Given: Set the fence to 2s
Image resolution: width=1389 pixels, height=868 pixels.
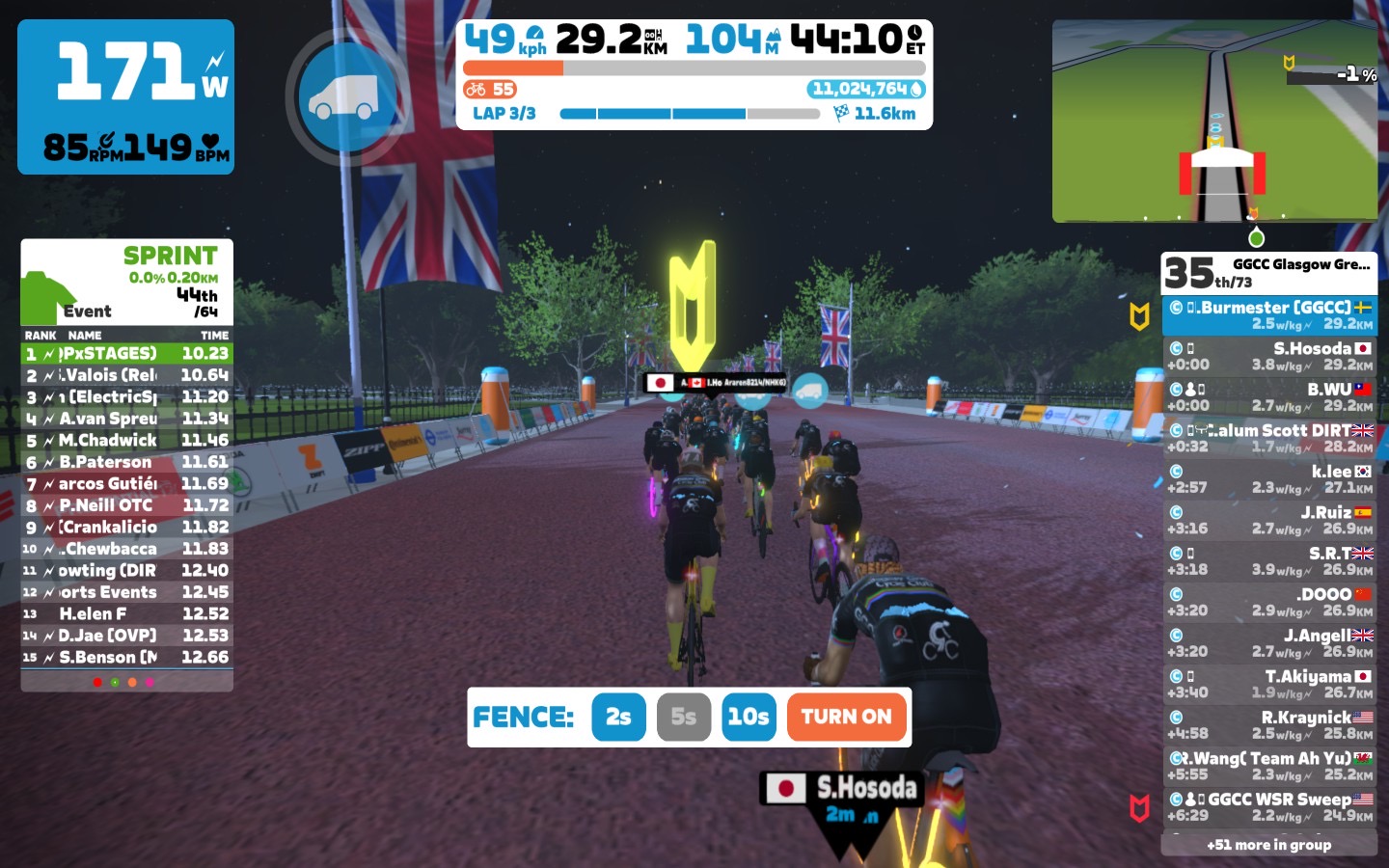Looking at the screenshot, I should (618, 718).
